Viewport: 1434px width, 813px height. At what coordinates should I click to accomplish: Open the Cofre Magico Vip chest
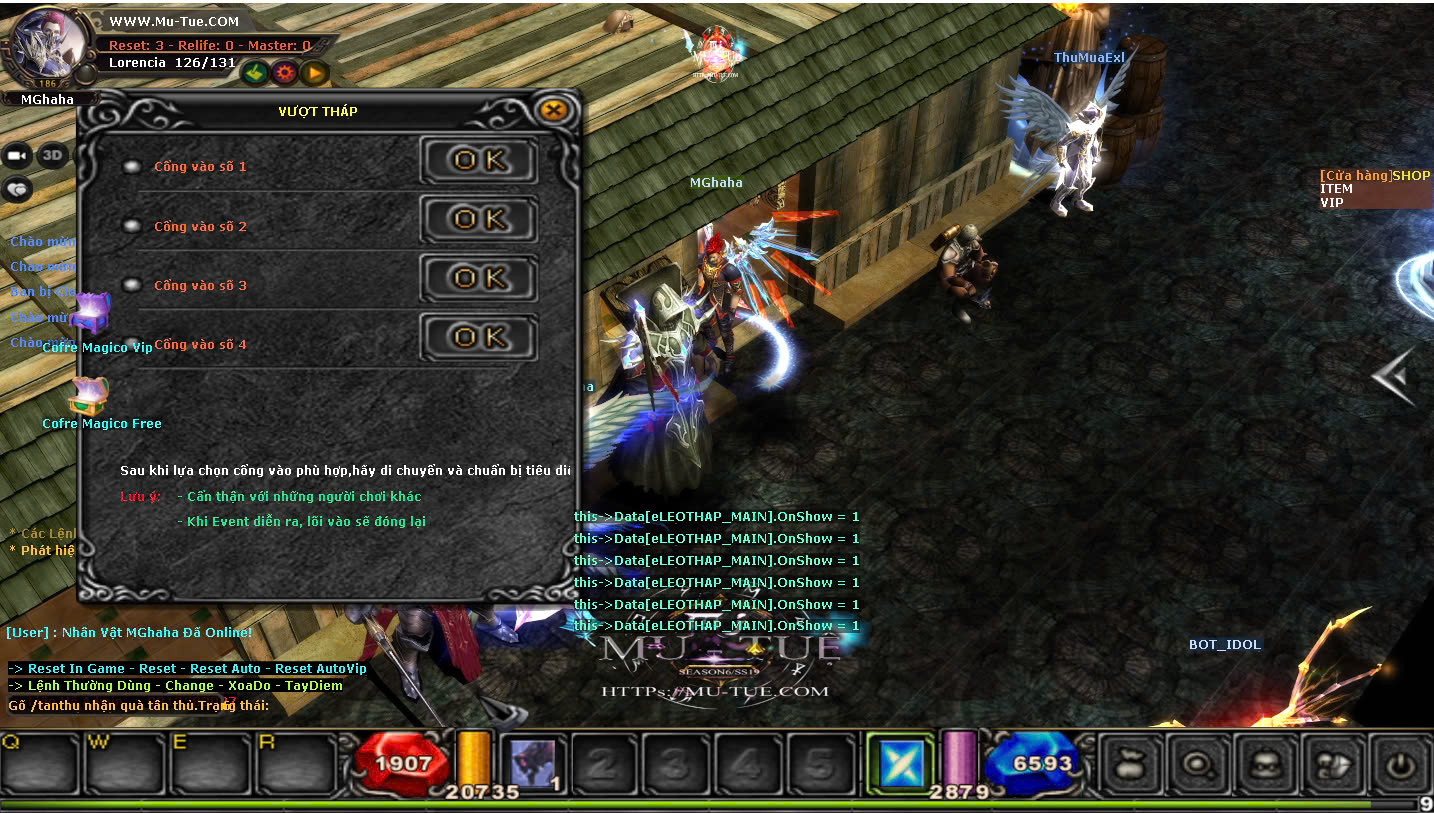click(x=91, y=315)
